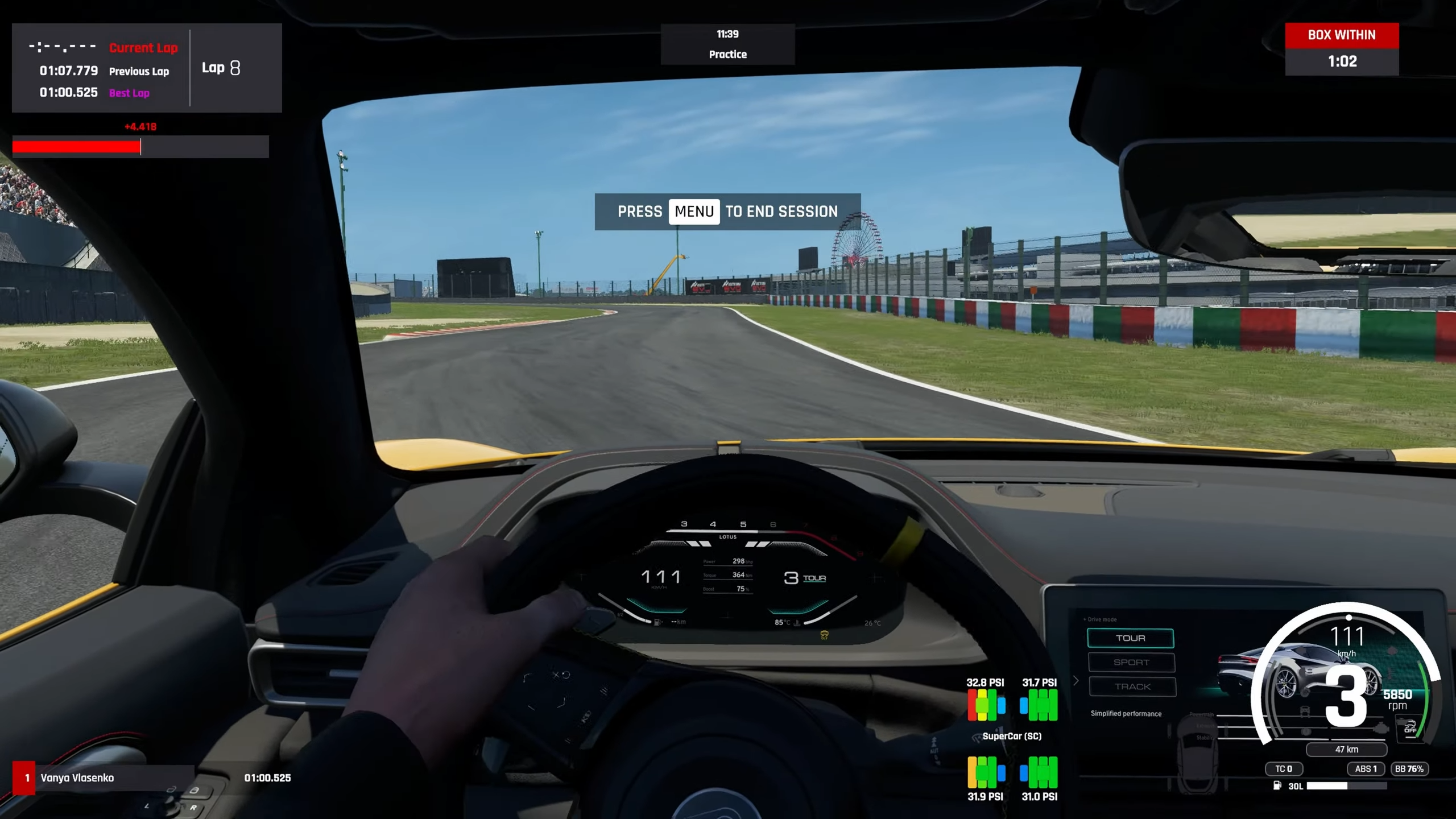Click the TC 0 traction control indicator
Image resolution: width=1456 pixels, height=819 pixels.
[1284, 769]
